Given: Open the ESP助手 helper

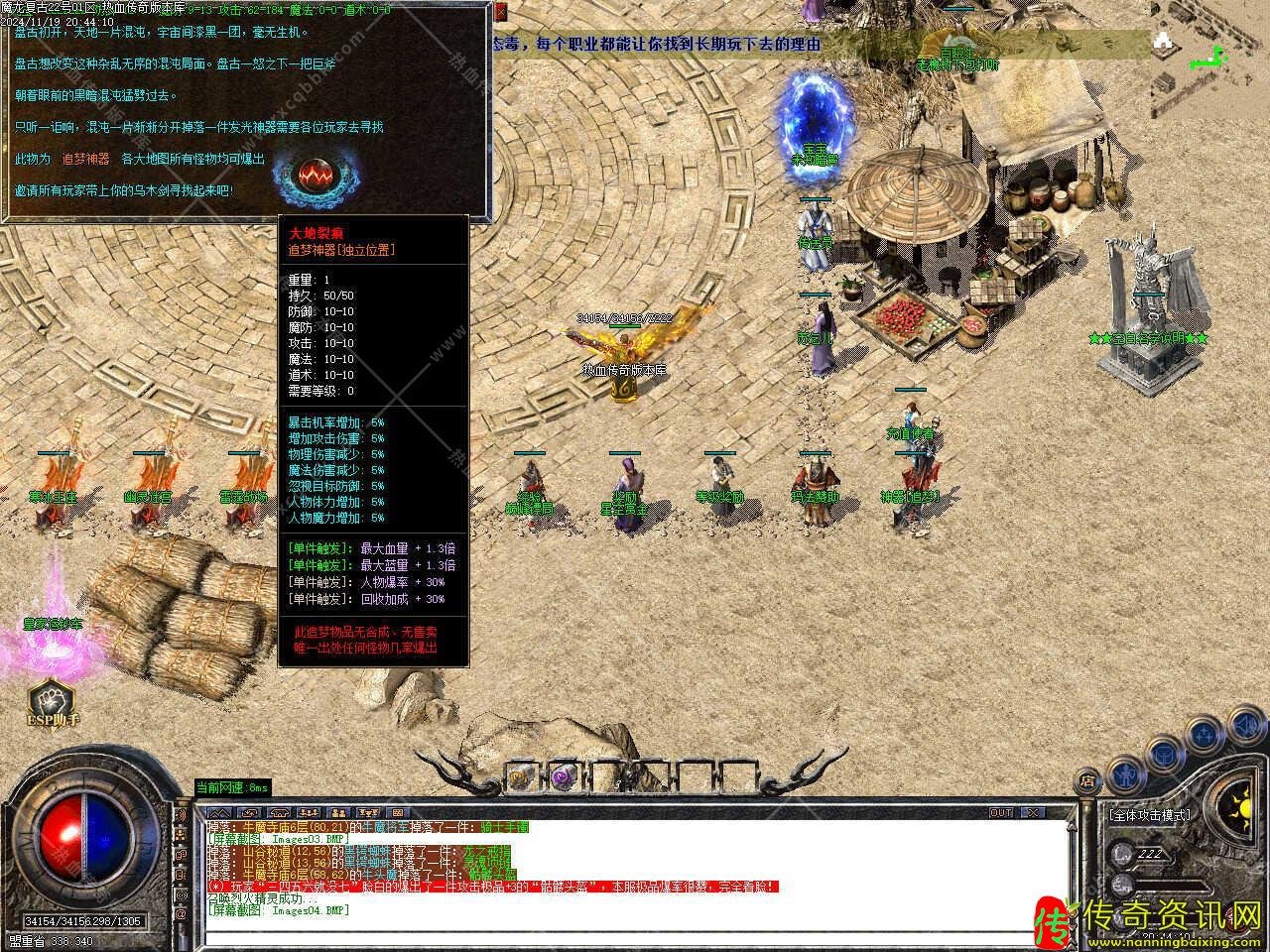Looking at the screenshot, I should point(54,703).
